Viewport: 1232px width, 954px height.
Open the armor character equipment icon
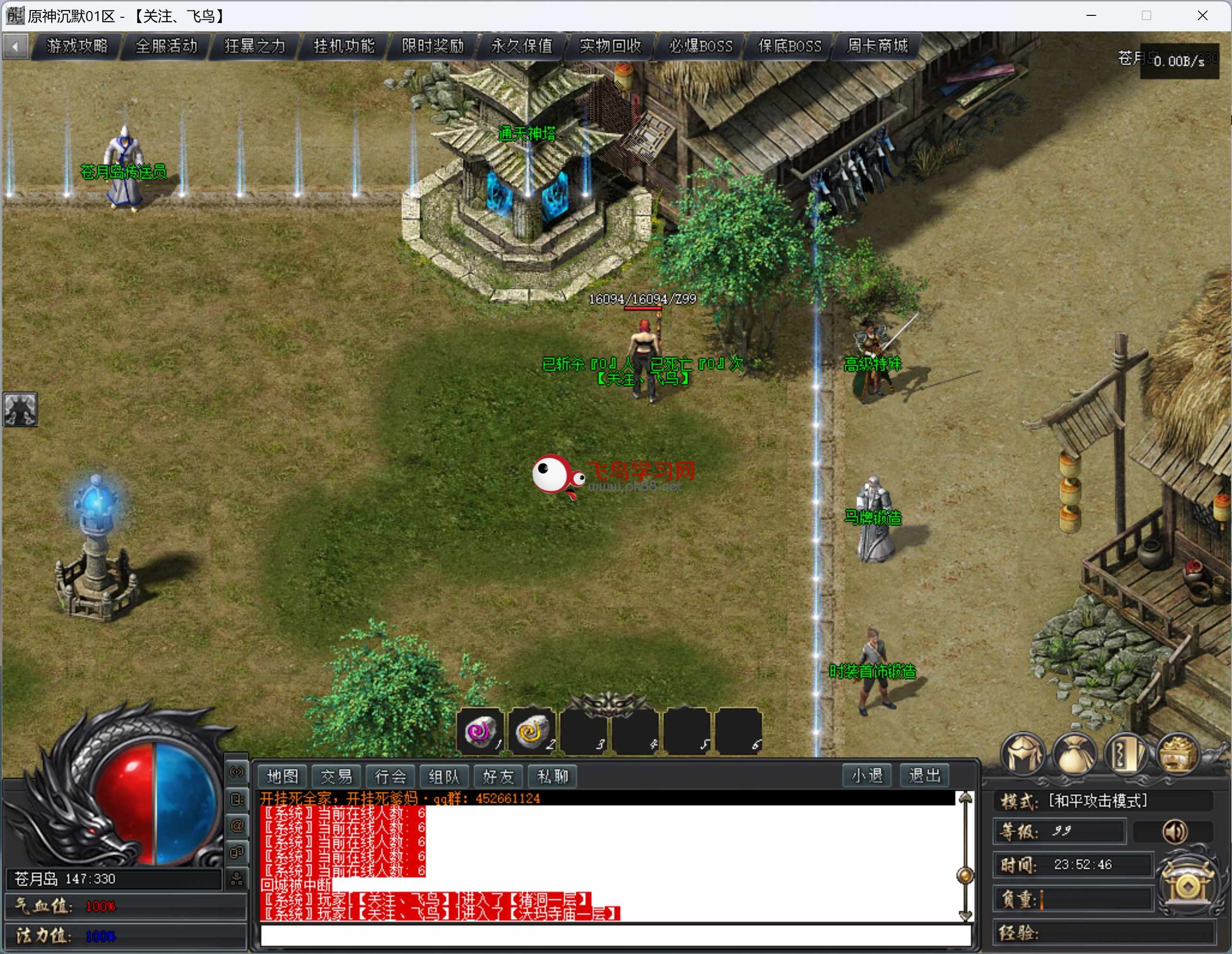click(1023, 755)
